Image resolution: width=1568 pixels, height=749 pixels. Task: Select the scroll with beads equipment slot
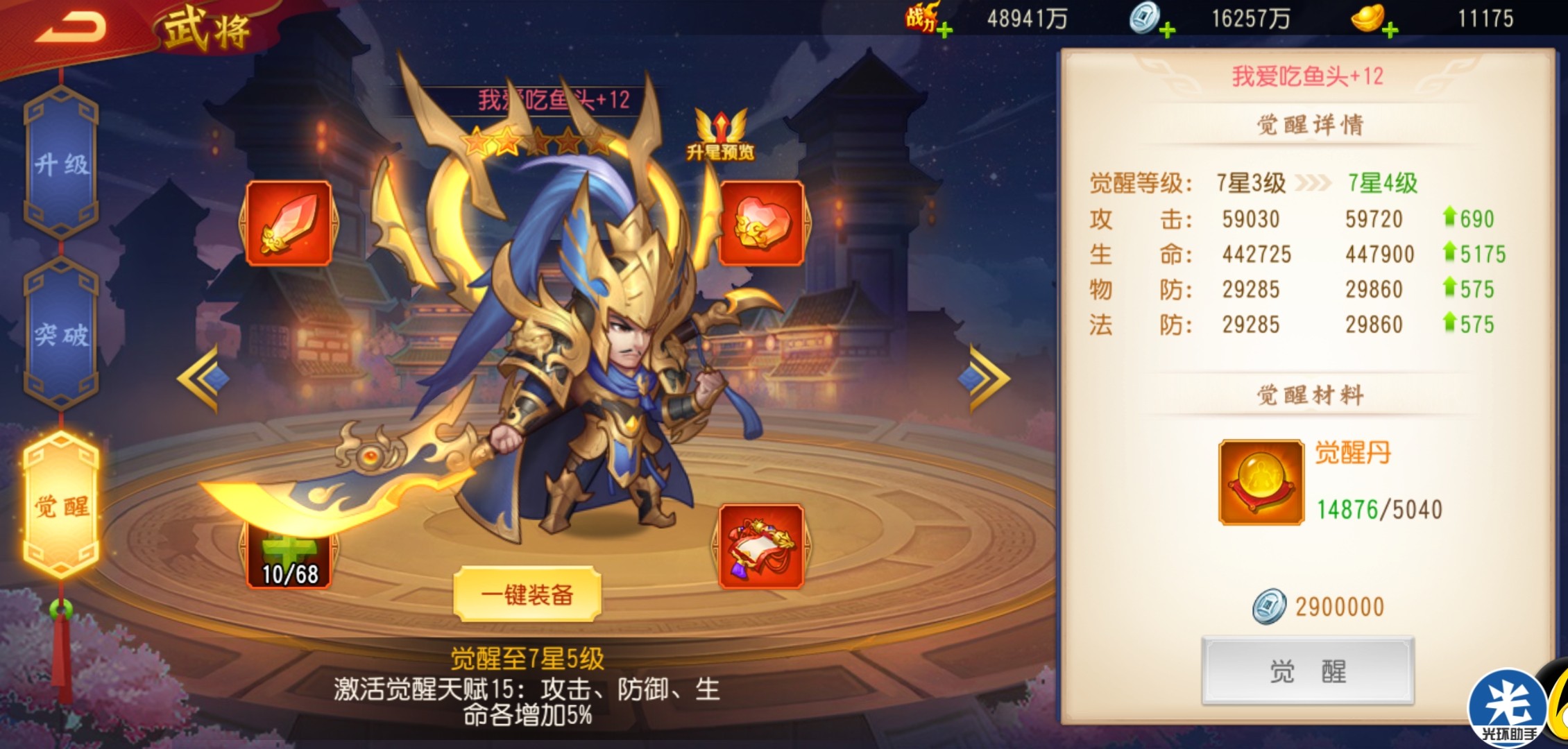pyautogui.click(x=761, y=547)
